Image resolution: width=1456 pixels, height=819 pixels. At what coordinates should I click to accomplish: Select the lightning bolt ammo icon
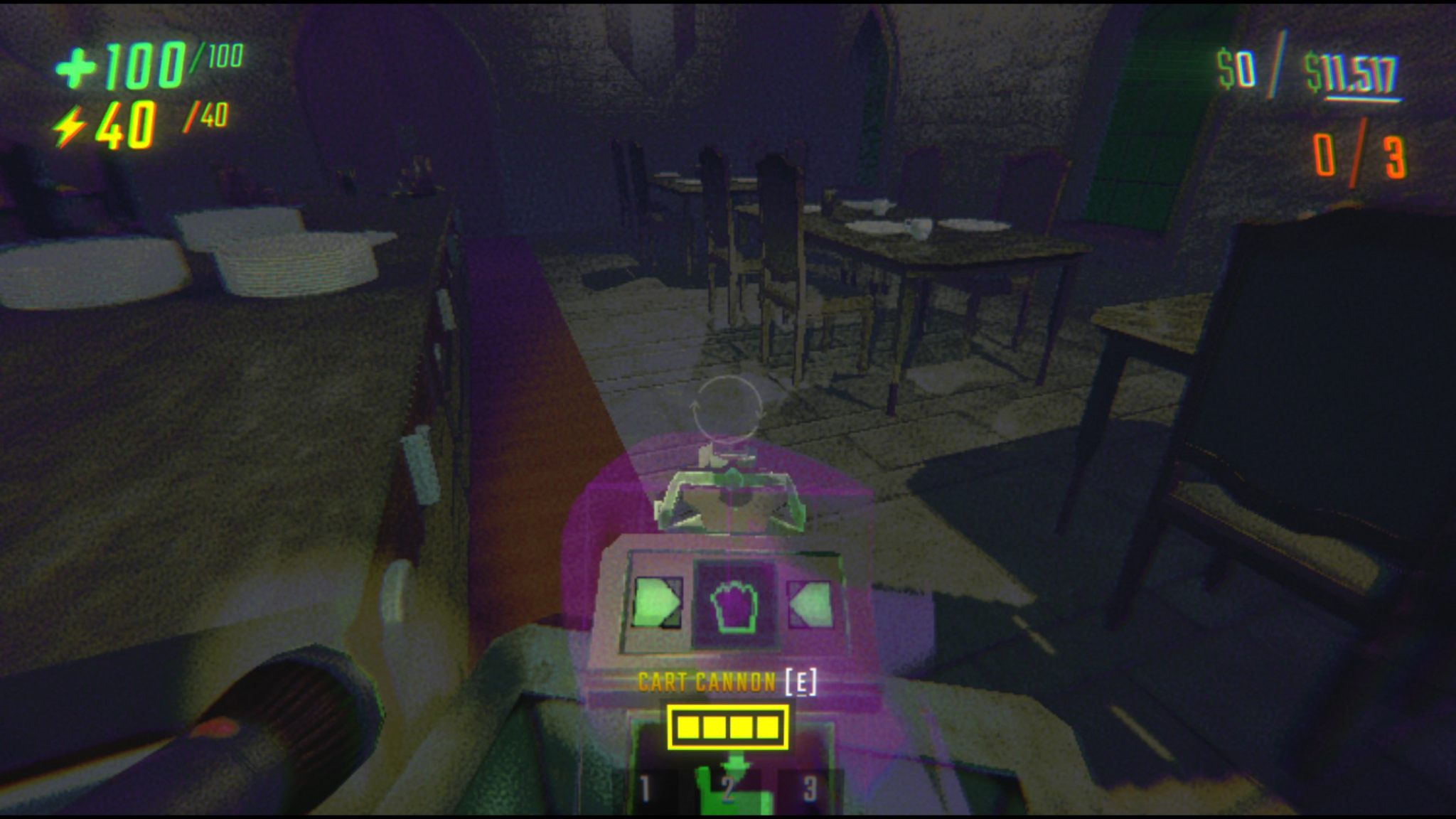(70, 126)
